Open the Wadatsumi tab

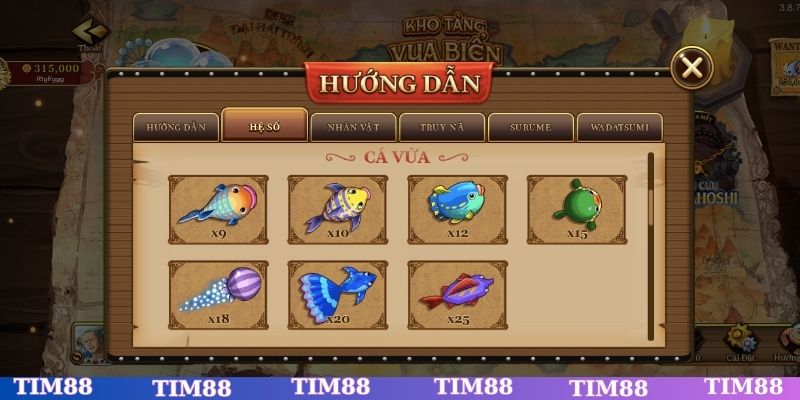(620, 127)
